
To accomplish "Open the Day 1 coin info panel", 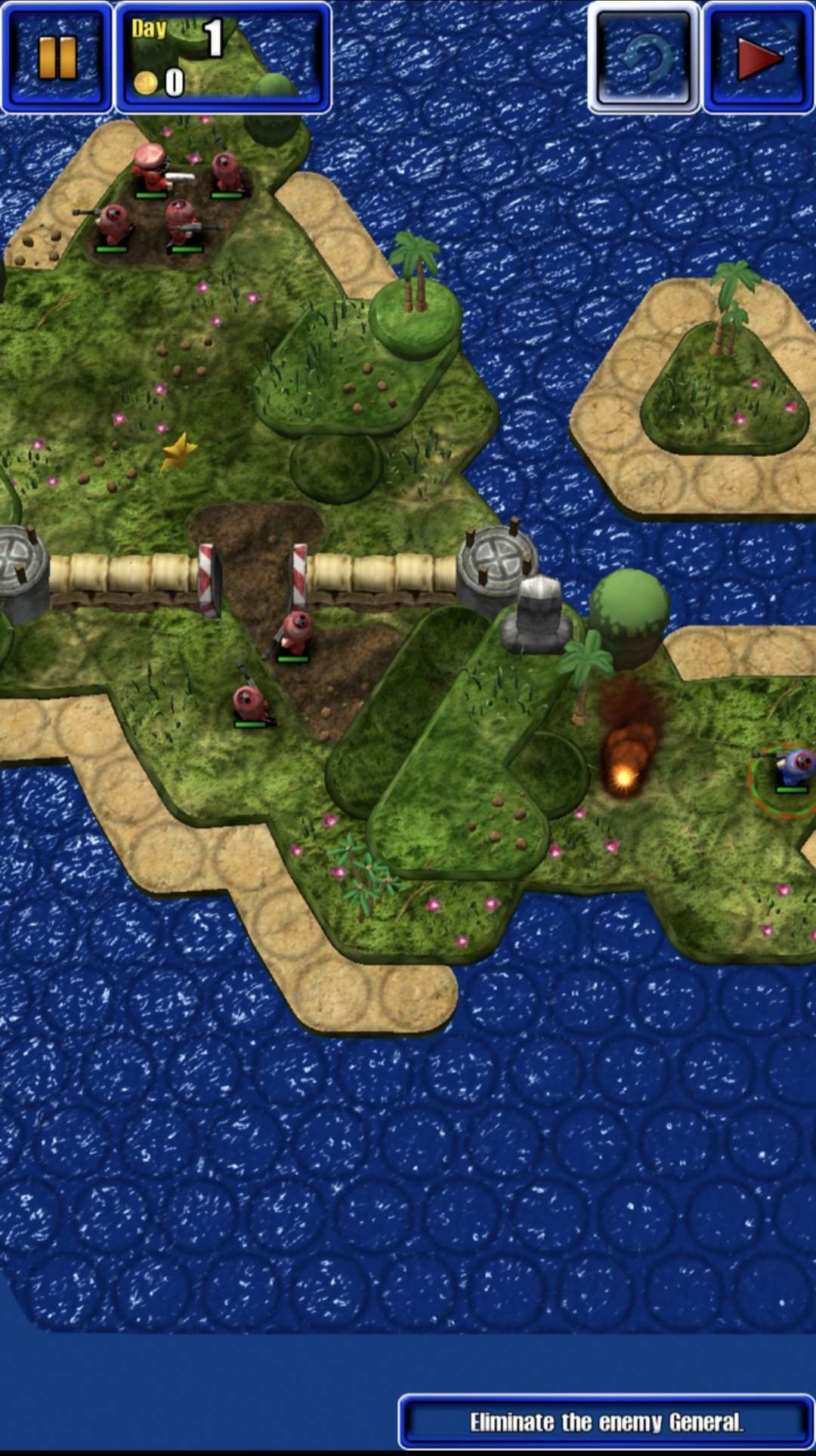I will [223, 57].
